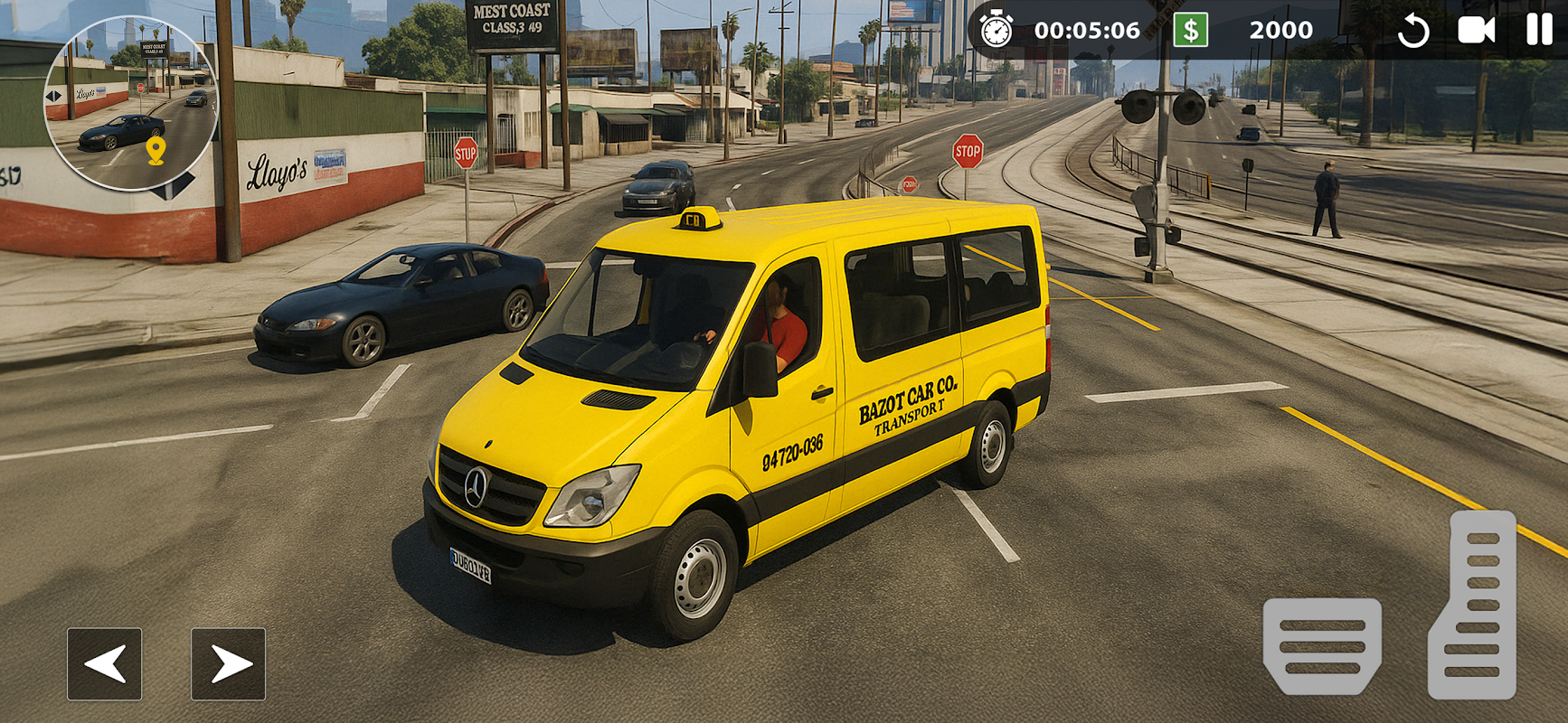
Task: Pause the game
Action: pyautogui.click(x=1539, y=30)
